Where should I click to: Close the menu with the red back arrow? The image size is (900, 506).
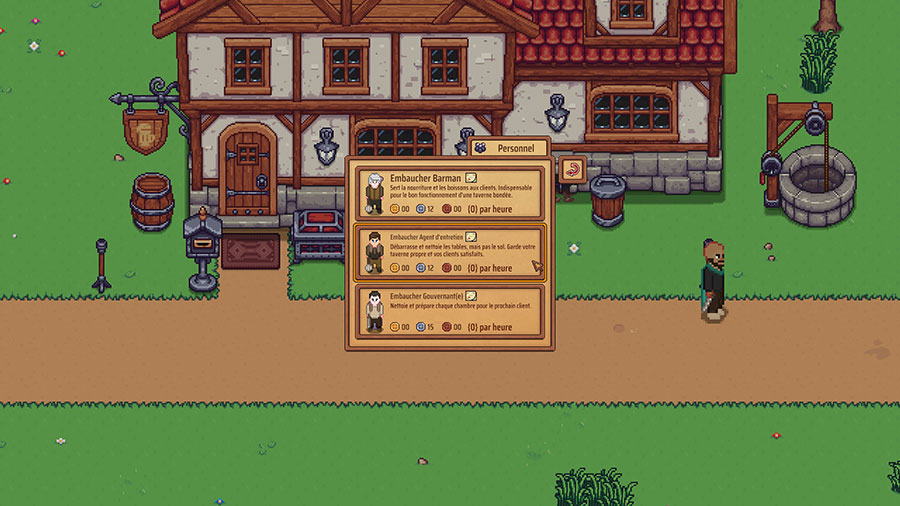coord(573,169)
